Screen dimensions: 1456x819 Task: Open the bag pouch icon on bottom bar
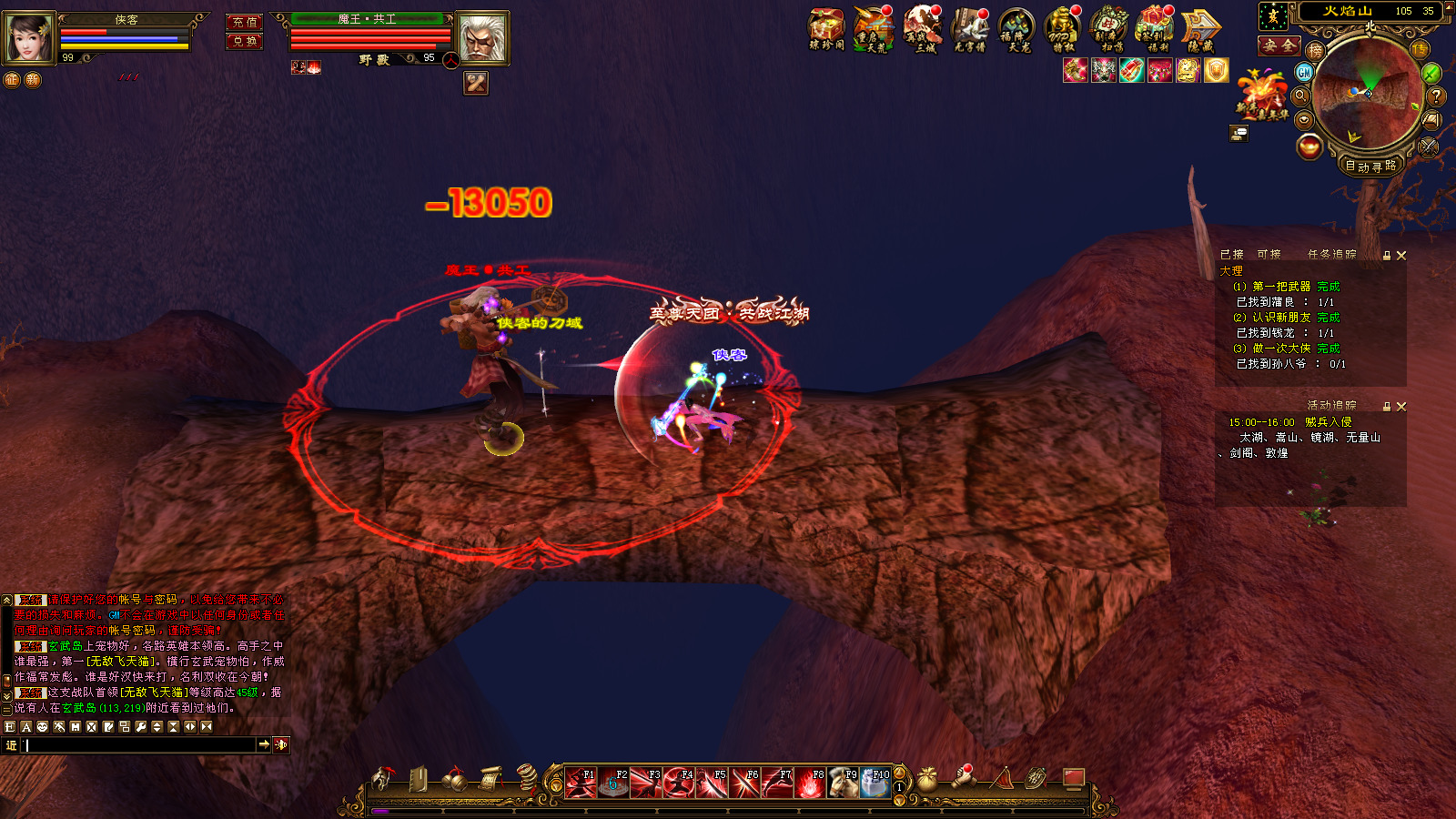926,779
